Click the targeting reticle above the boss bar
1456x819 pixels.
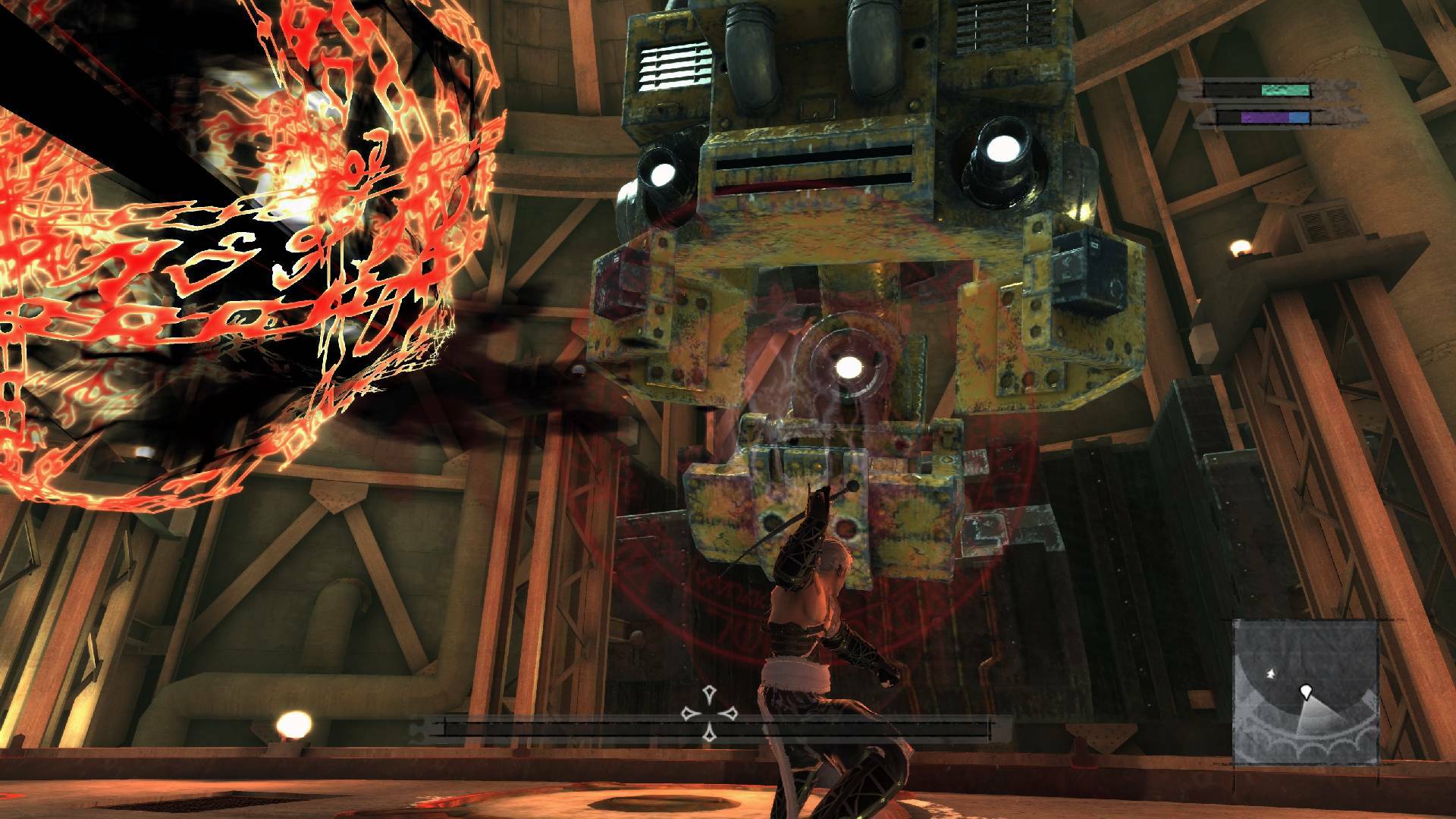(x=708, y=713)
